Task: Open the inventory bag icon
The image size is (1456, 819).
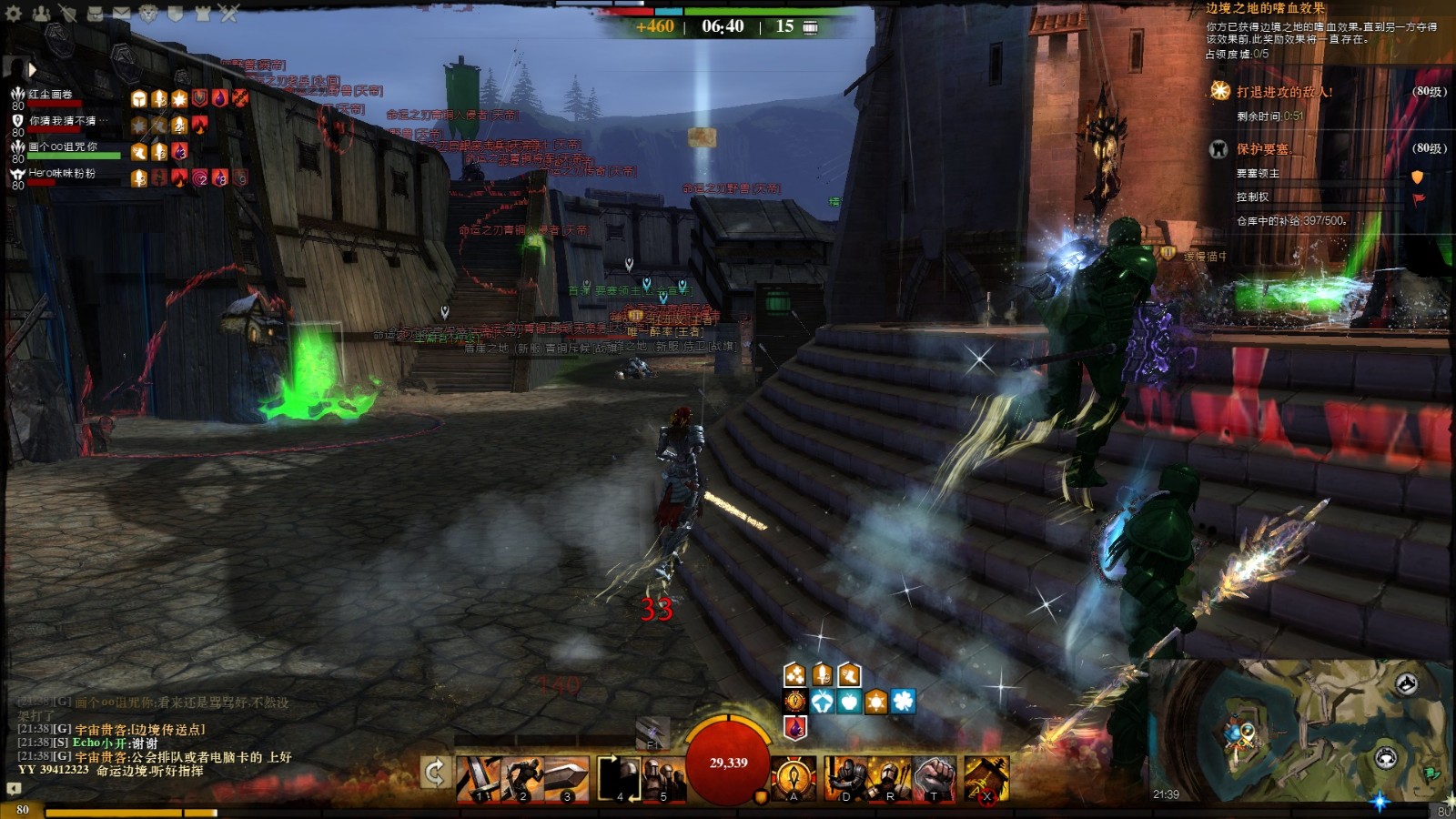Action: pyautogui.click(x=95, y=14)
